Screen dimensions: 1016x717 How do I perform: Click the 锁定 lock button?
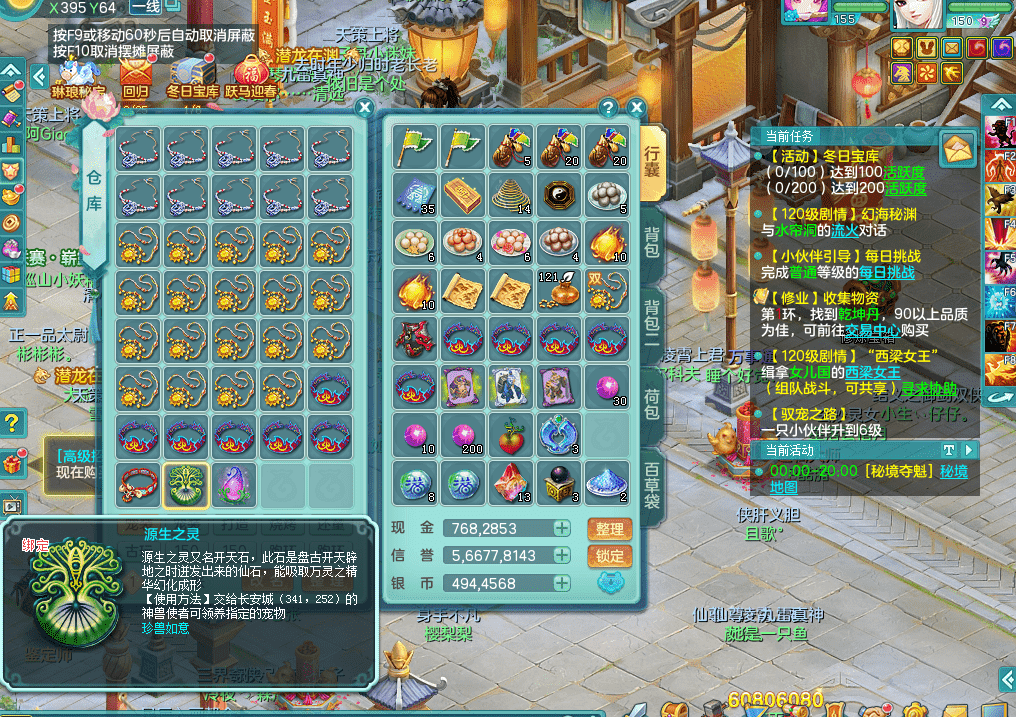click(x=609, y=556)
